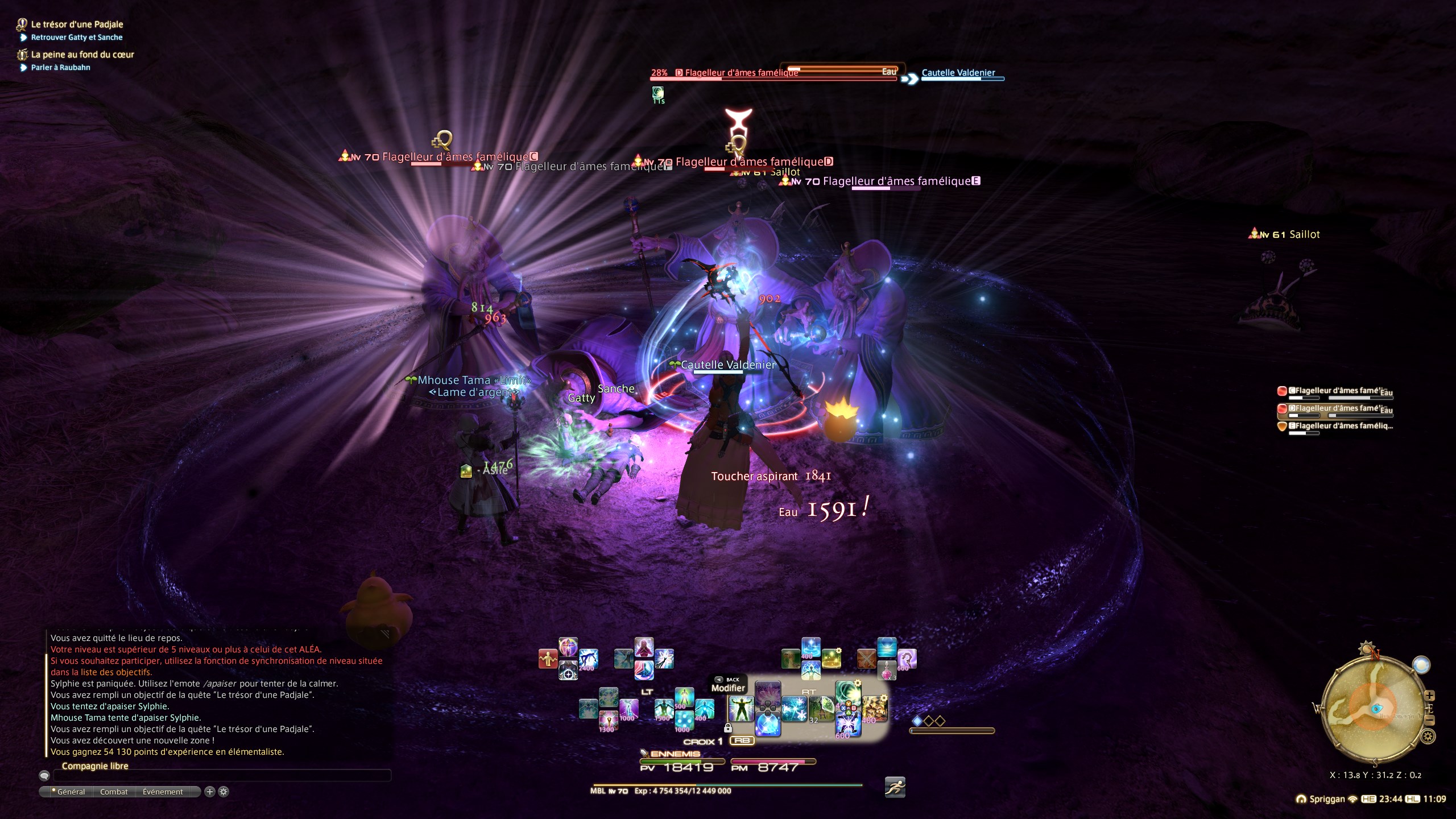Add a new chat tab with plus button
This screenshot has height=819, width=1456.
[210, 792]
